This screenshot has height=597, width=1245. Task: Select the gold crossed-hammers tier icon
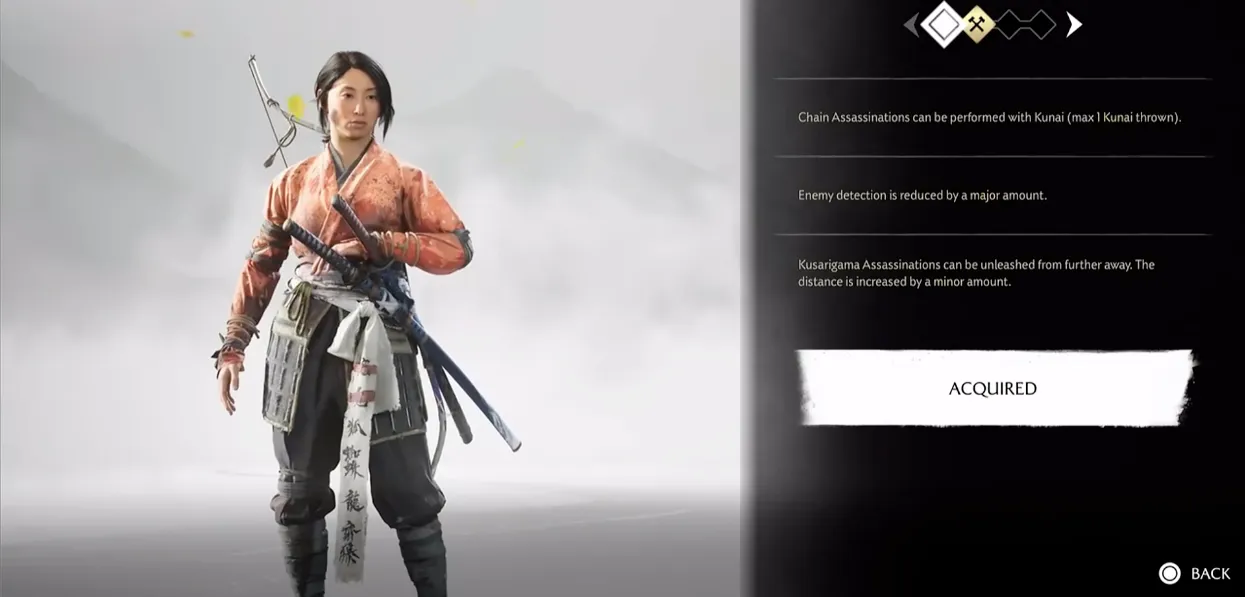[x=976, y=25]
